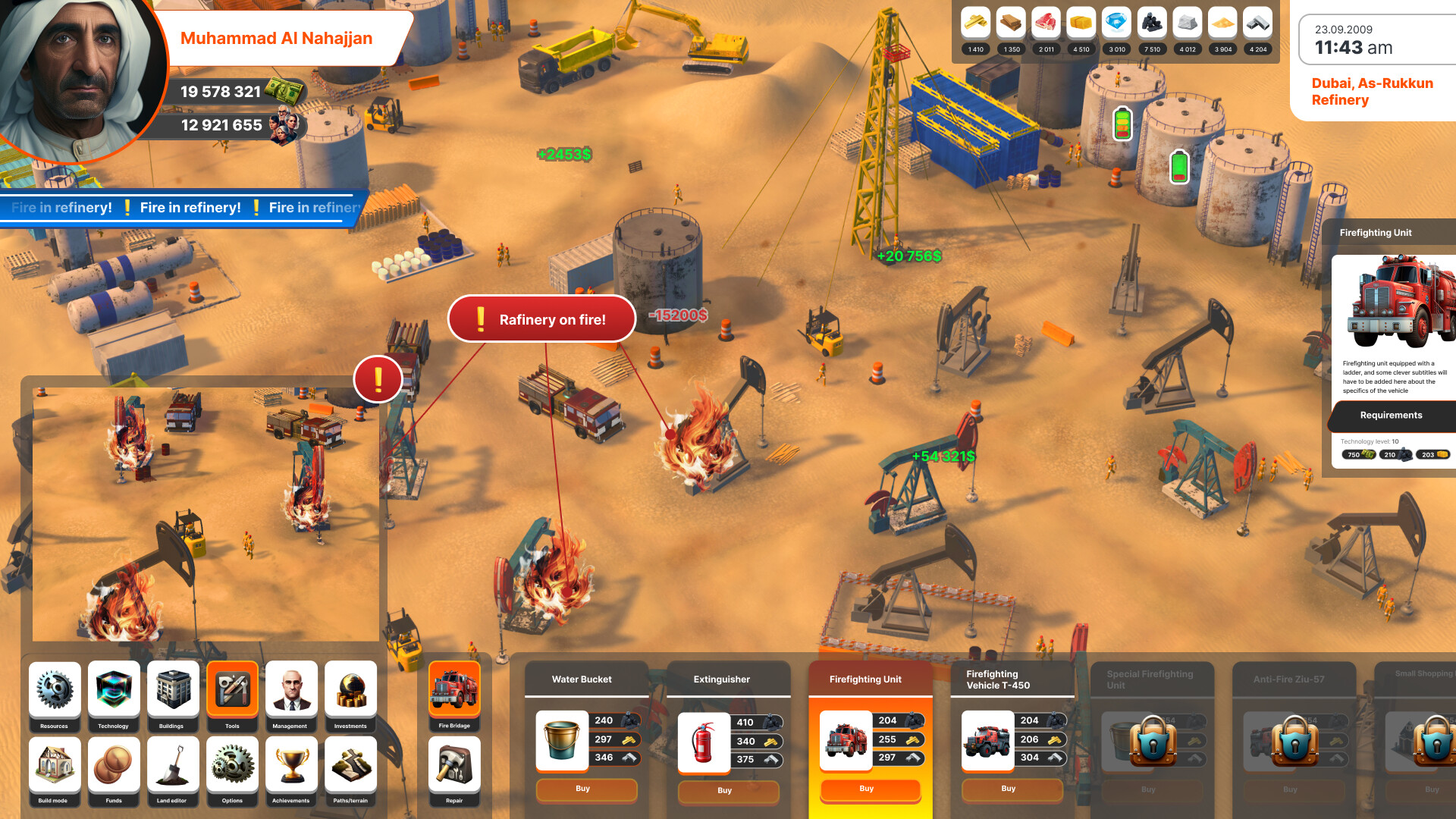Dismiss the Rafinery on fire alert

coord(541,318)
